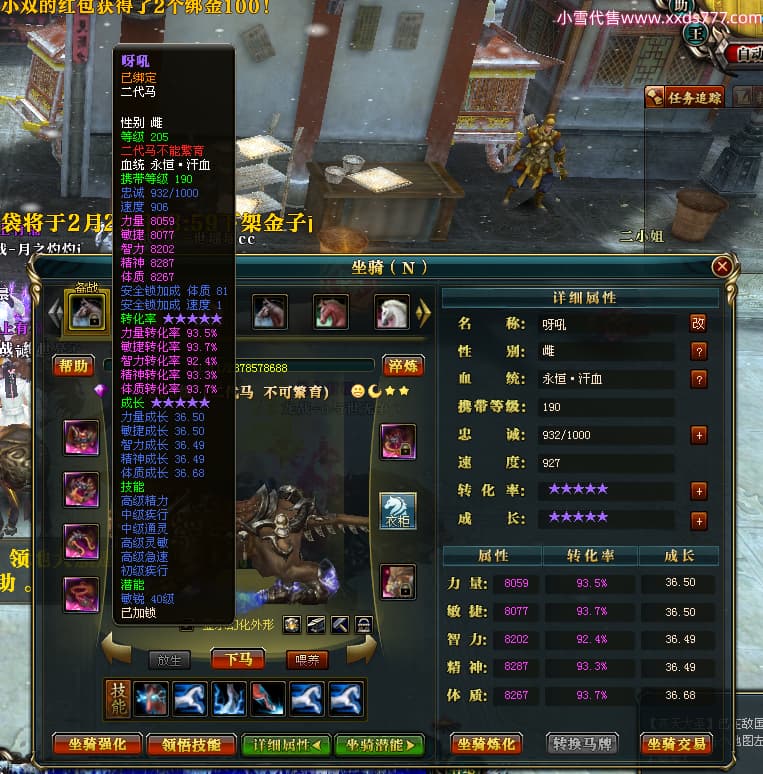
Task: Select the white horse in the mount list
Action: tap(392, 312)
